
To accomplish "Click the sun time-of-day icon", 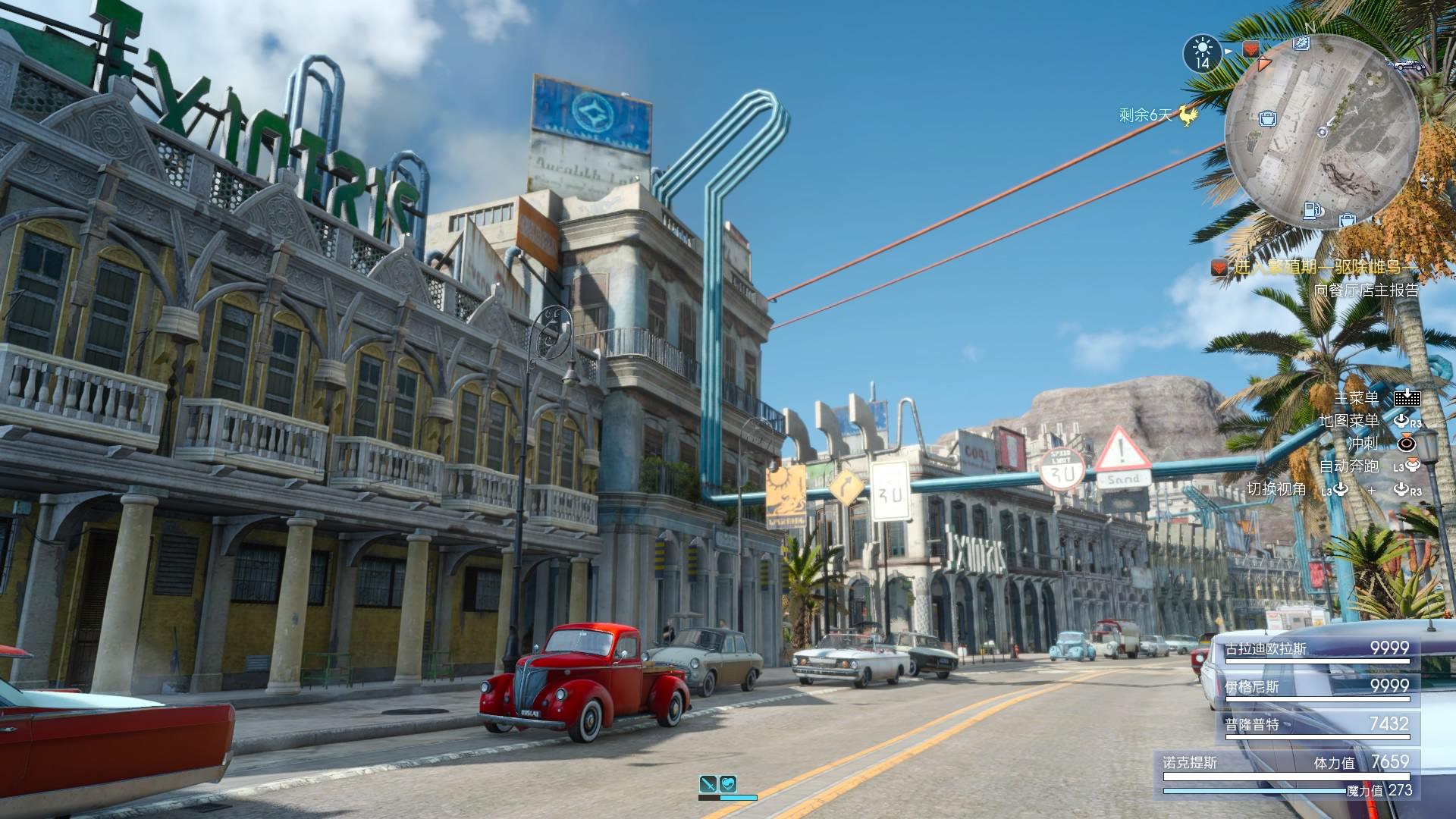I will click(x=1202, y=52).
